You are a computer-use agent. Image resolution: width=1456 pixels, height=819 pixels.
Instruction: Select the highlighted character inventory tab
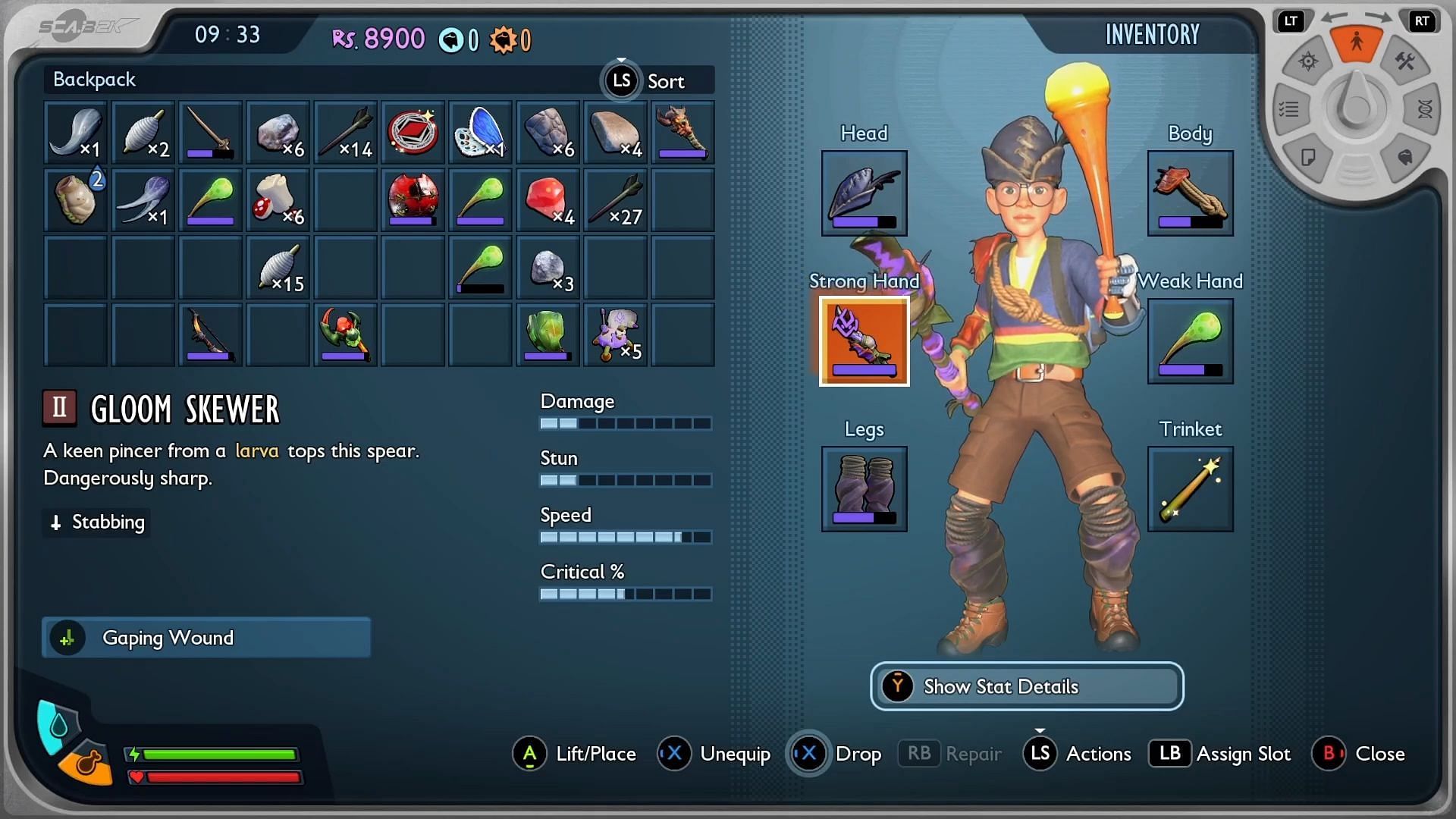(x=1357, y=42)
